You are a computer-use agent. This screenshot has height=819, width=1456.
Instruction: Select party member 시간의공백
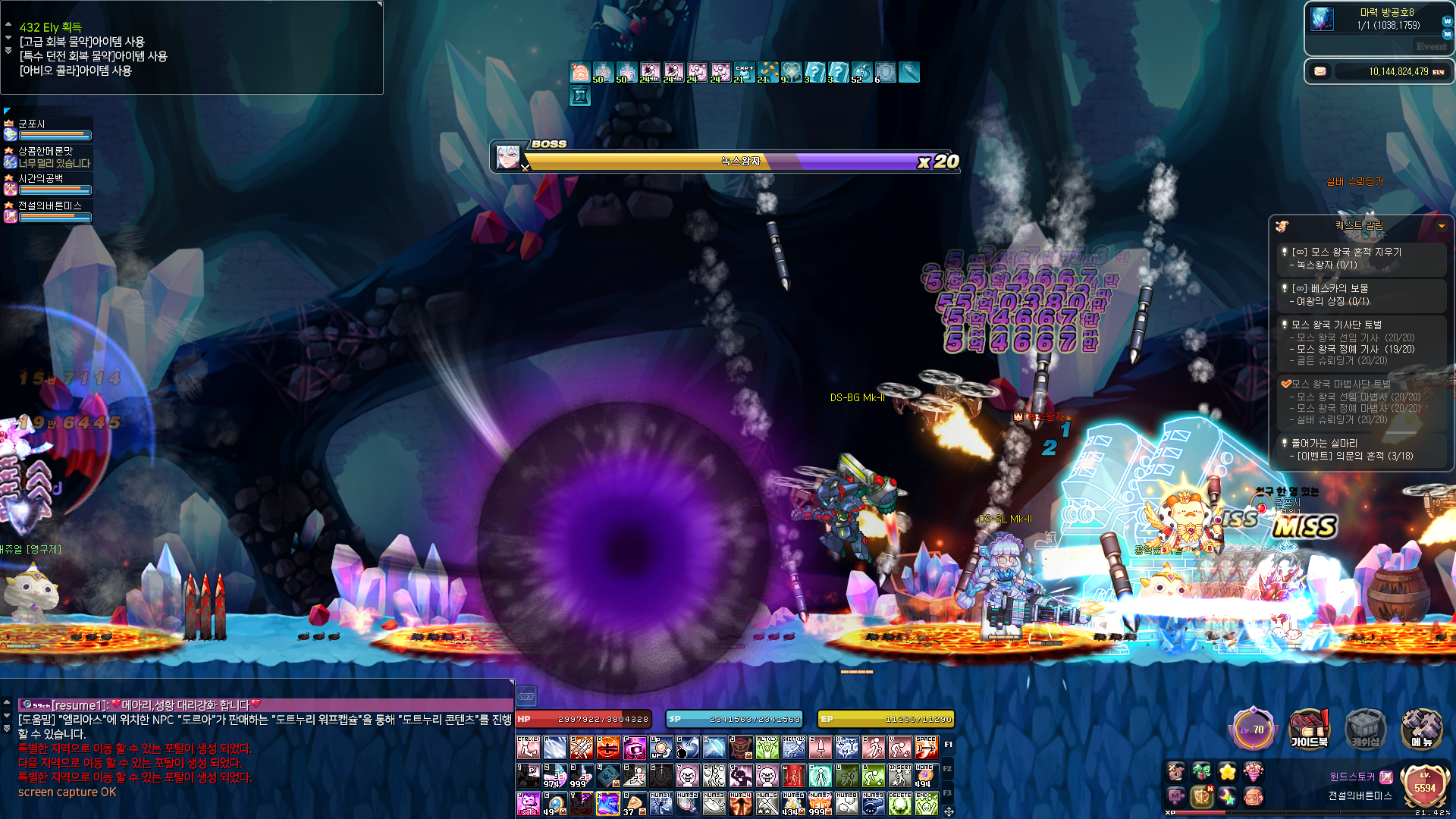tap(47, 184)
